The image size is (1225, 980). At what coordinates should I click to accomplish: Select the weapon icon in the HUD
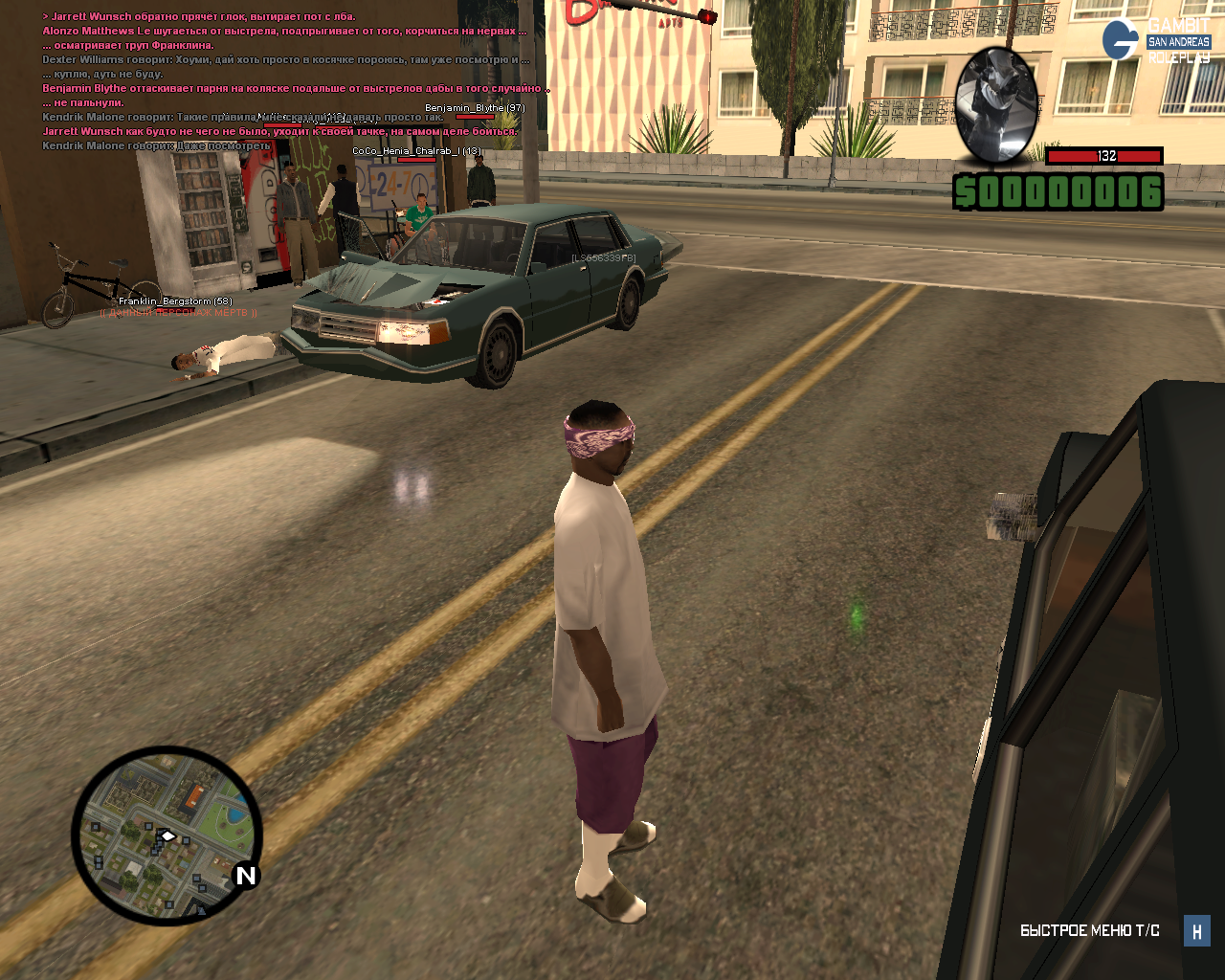(996, 105)
